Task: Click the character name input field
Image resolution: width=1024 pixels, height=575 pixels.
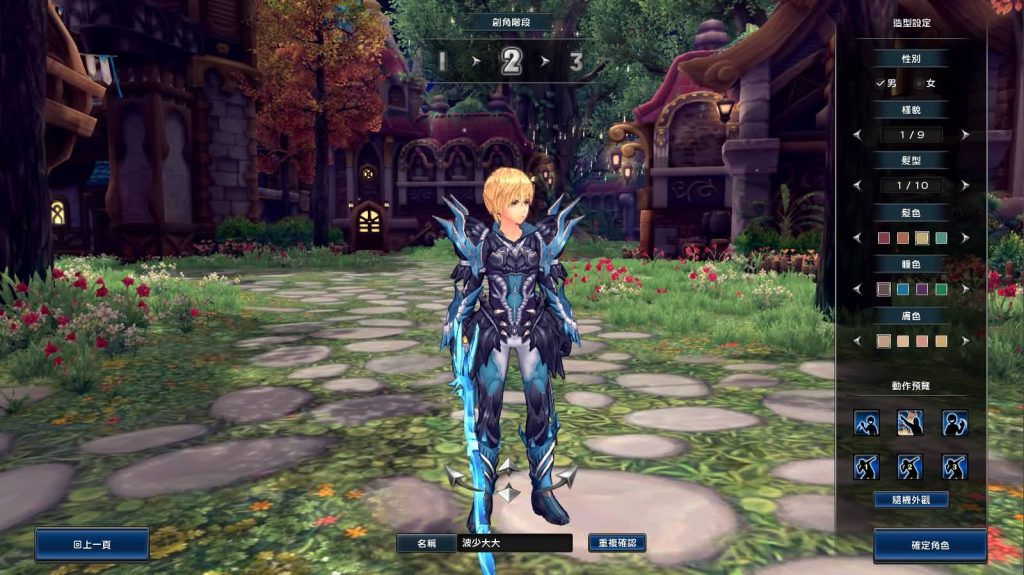Action: pyautogui.click(x=514, y=543)
